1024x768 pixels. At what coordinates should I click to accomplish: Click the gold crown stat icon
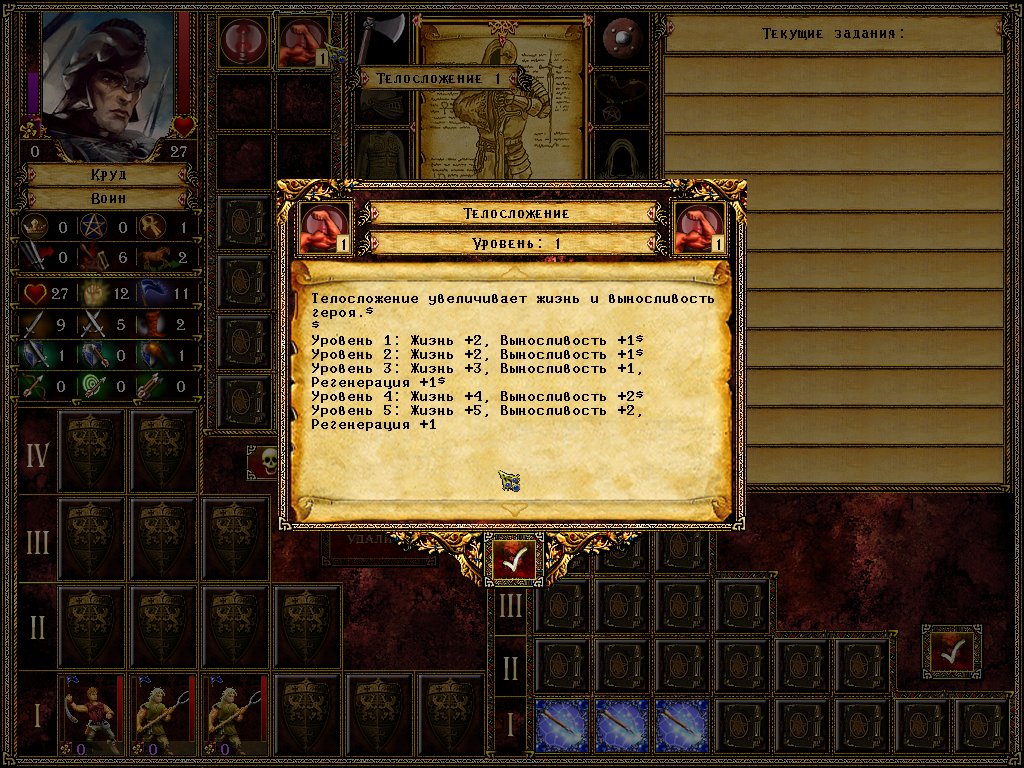click(35, 227)
